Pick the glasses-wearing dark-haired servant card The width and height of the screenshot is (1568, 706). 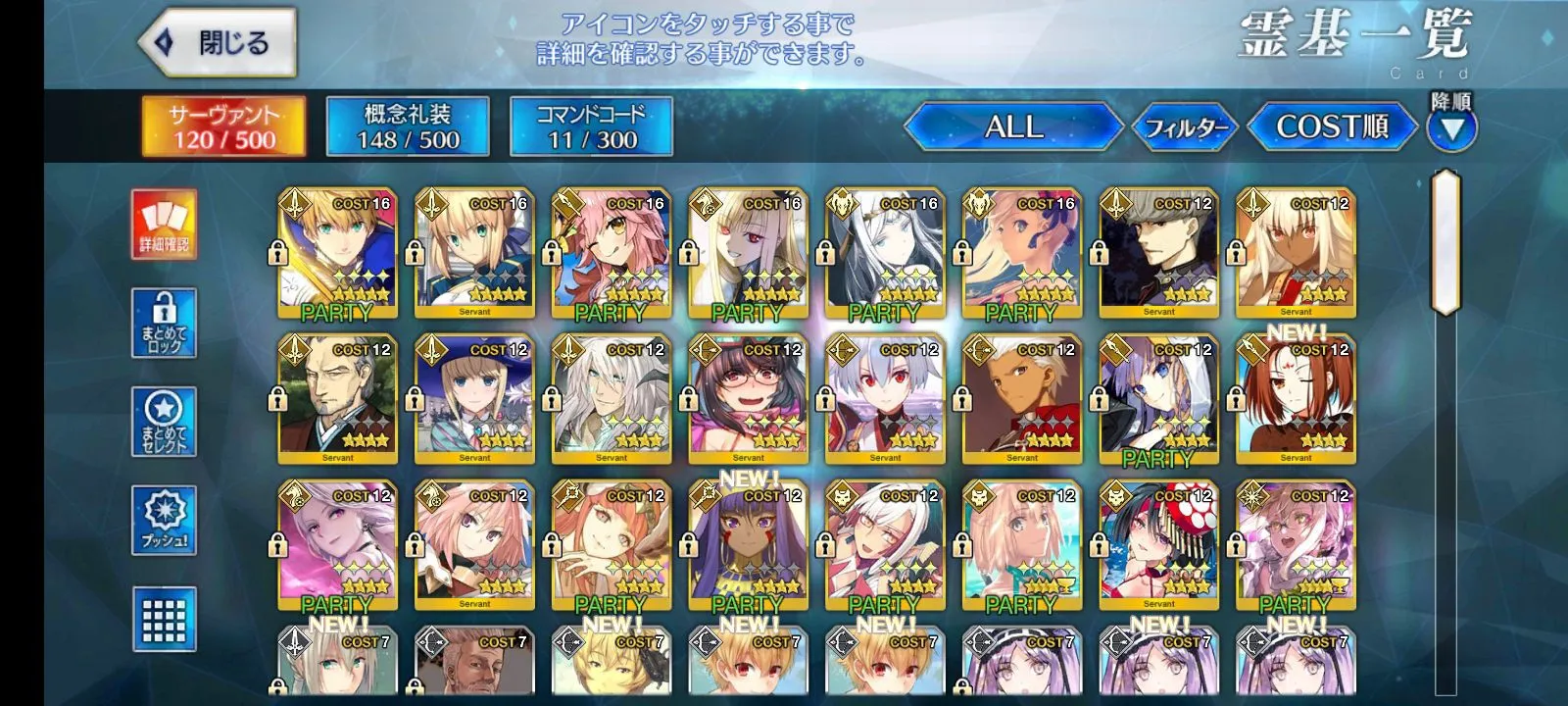(x=748, y=399)
